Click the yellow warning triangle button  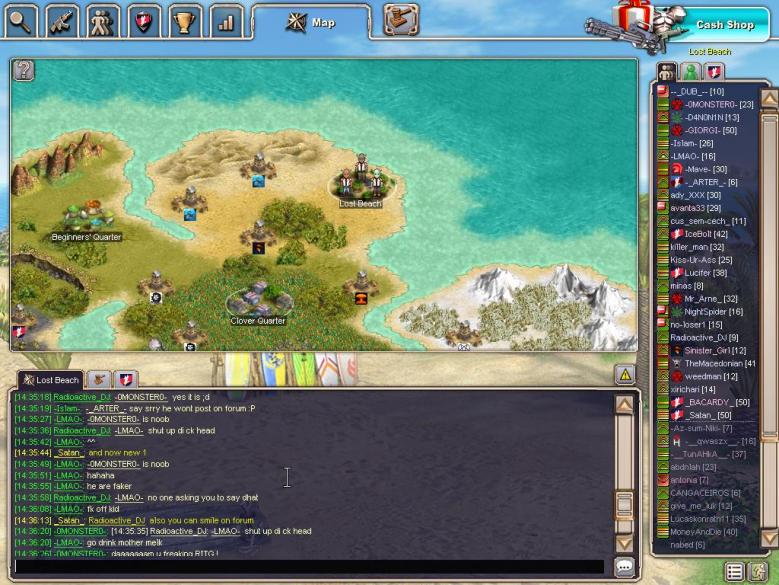pyautogui.click(x=625, y=375)
